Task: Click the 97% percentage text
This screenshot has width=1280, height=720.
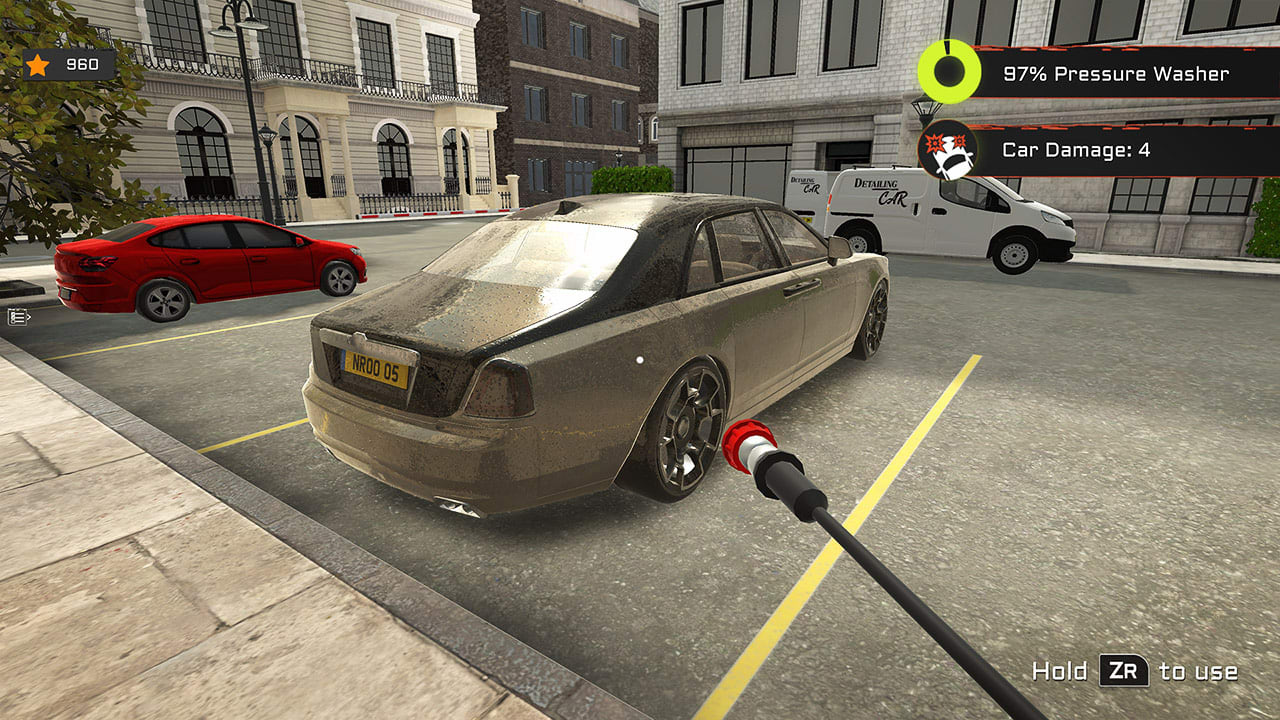Action: tap(1023, 73)
